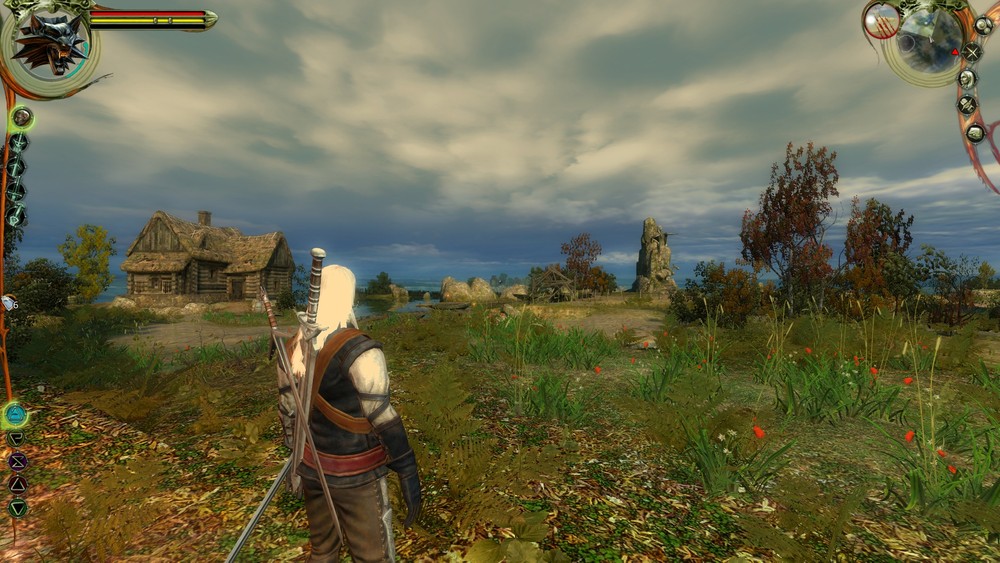Select the upward triangle Igni sign

[x=17, y=484]
